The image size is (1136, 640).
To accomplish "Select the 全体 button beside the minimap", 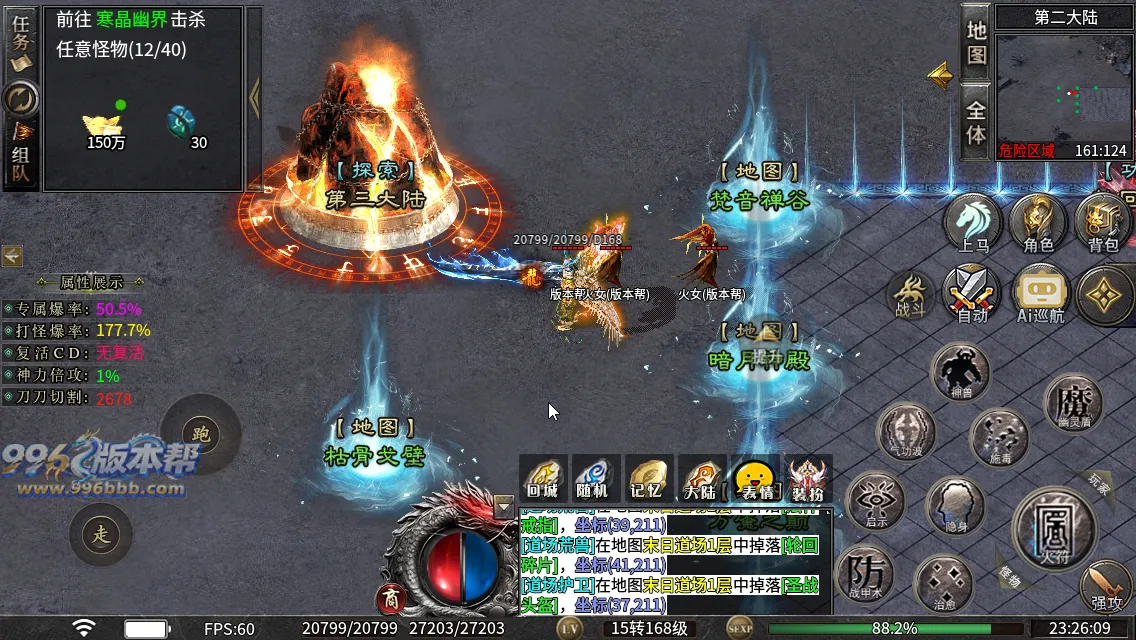I will click(x=976, y=121).
